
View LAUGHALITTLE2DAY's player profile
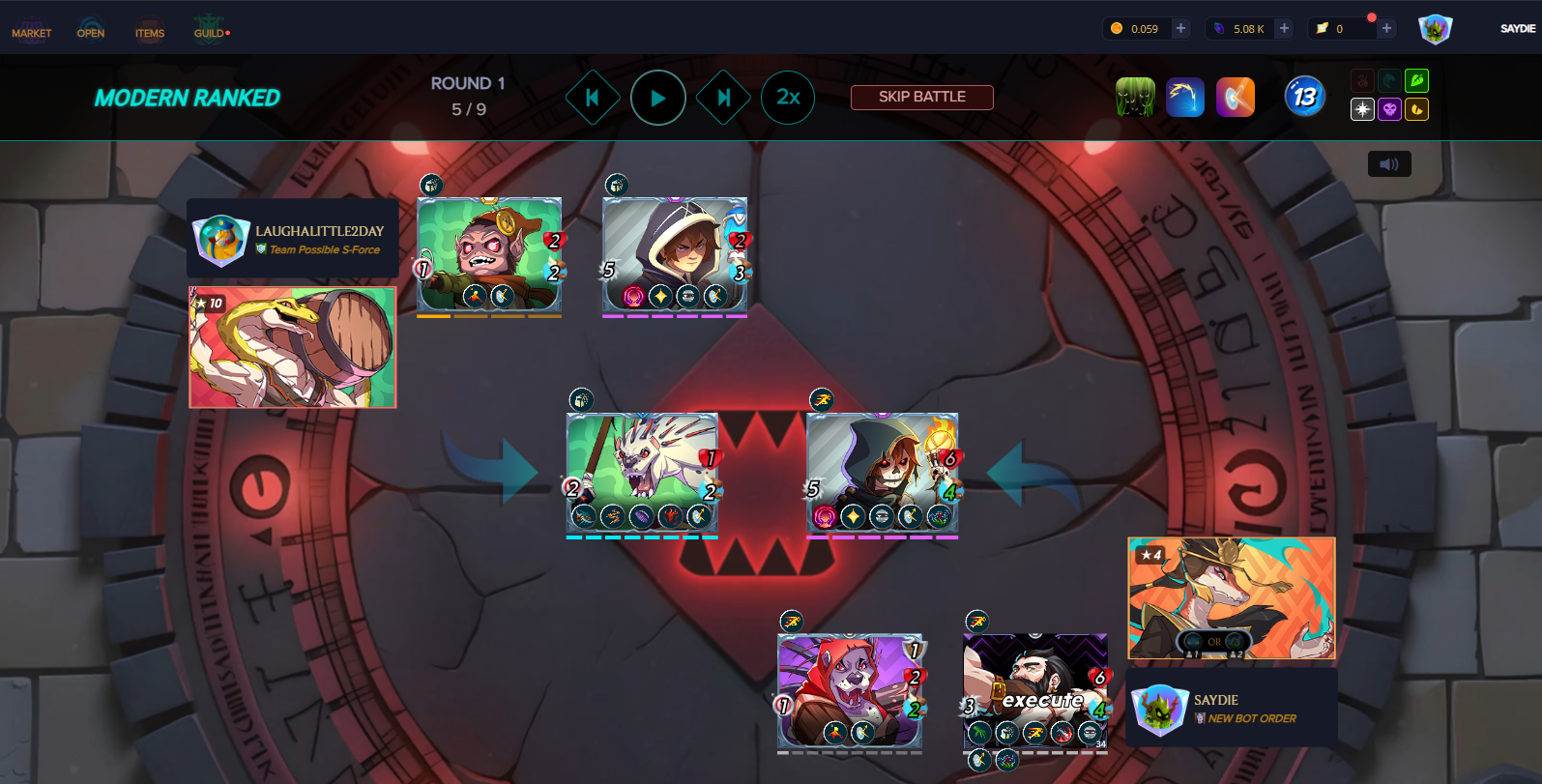point(293,239)
